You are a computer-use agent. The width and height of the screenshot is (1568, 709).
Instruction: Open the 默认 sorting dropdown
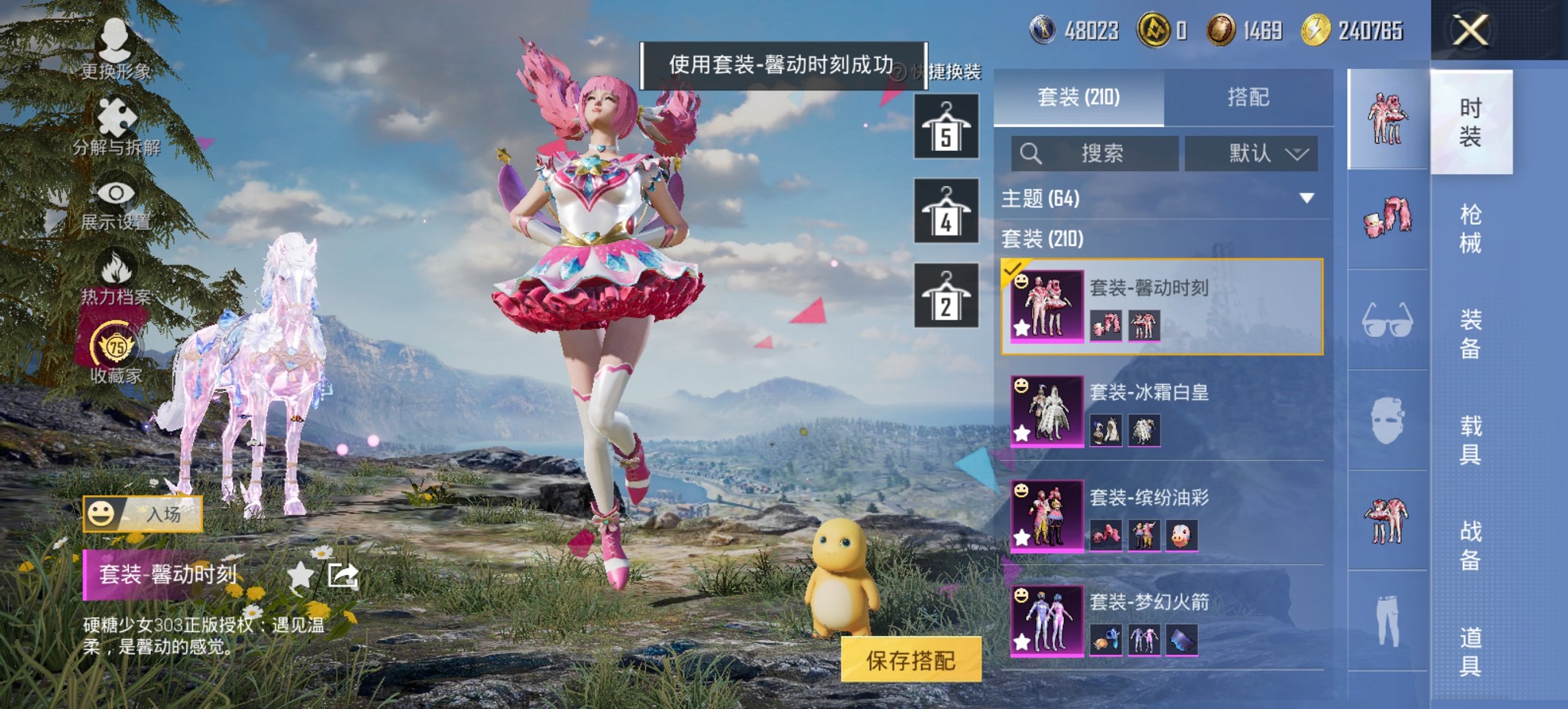pyautogui.click(x=1252, y=153)
